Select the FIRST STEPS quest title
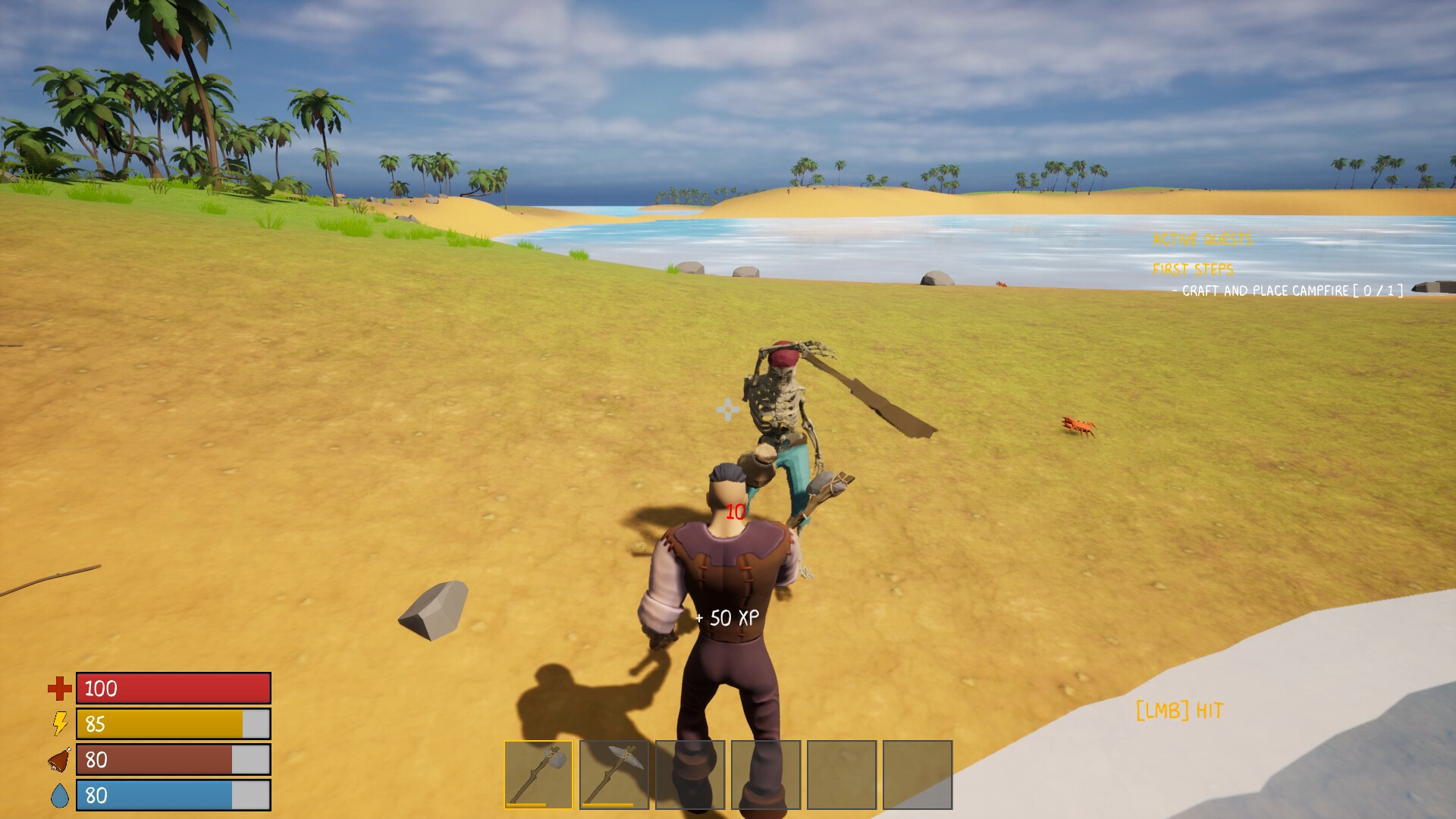 tap(1193, 268)
